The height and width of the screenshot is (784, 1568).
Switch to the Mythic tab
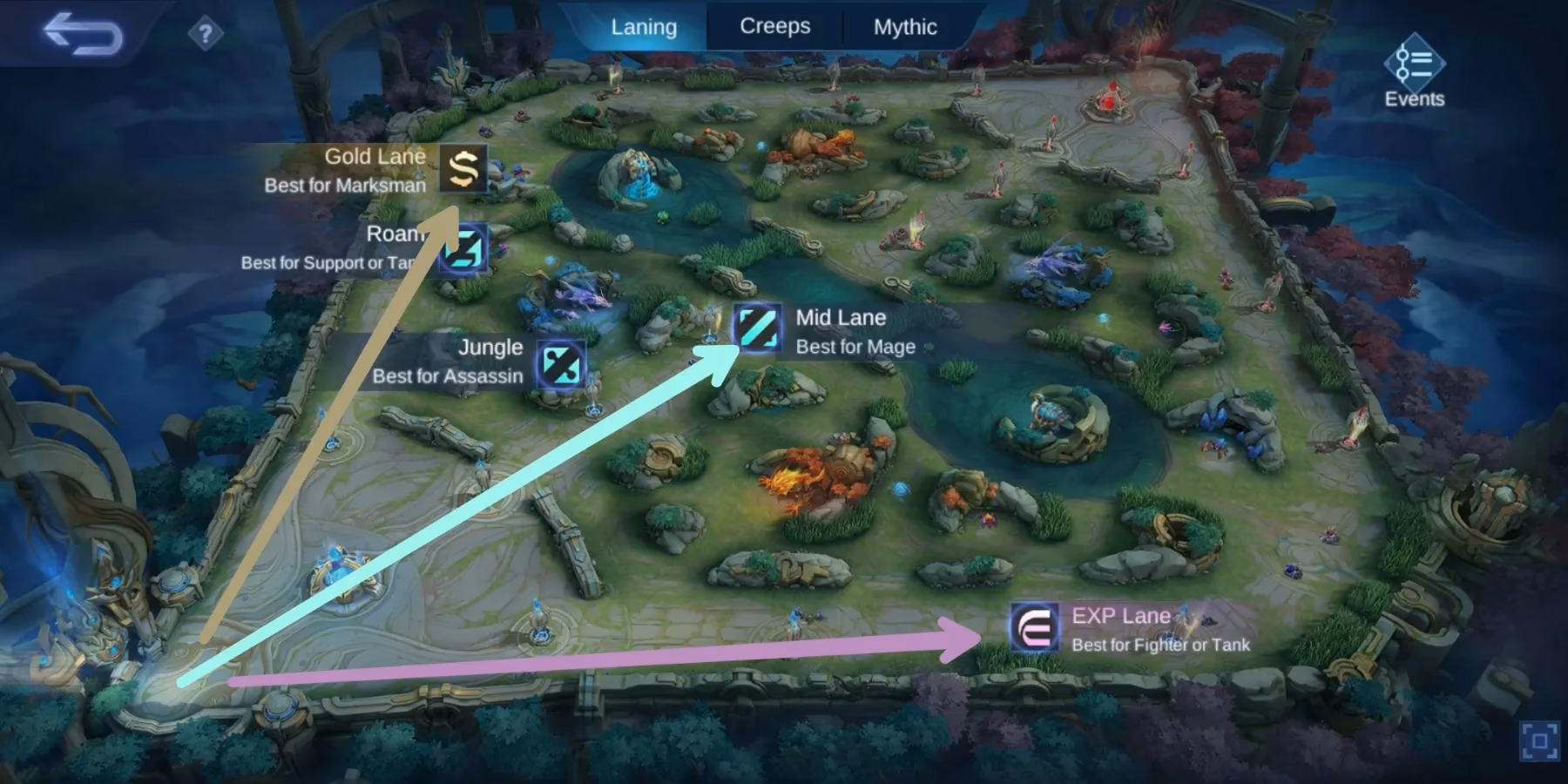[x=904, y=26]
